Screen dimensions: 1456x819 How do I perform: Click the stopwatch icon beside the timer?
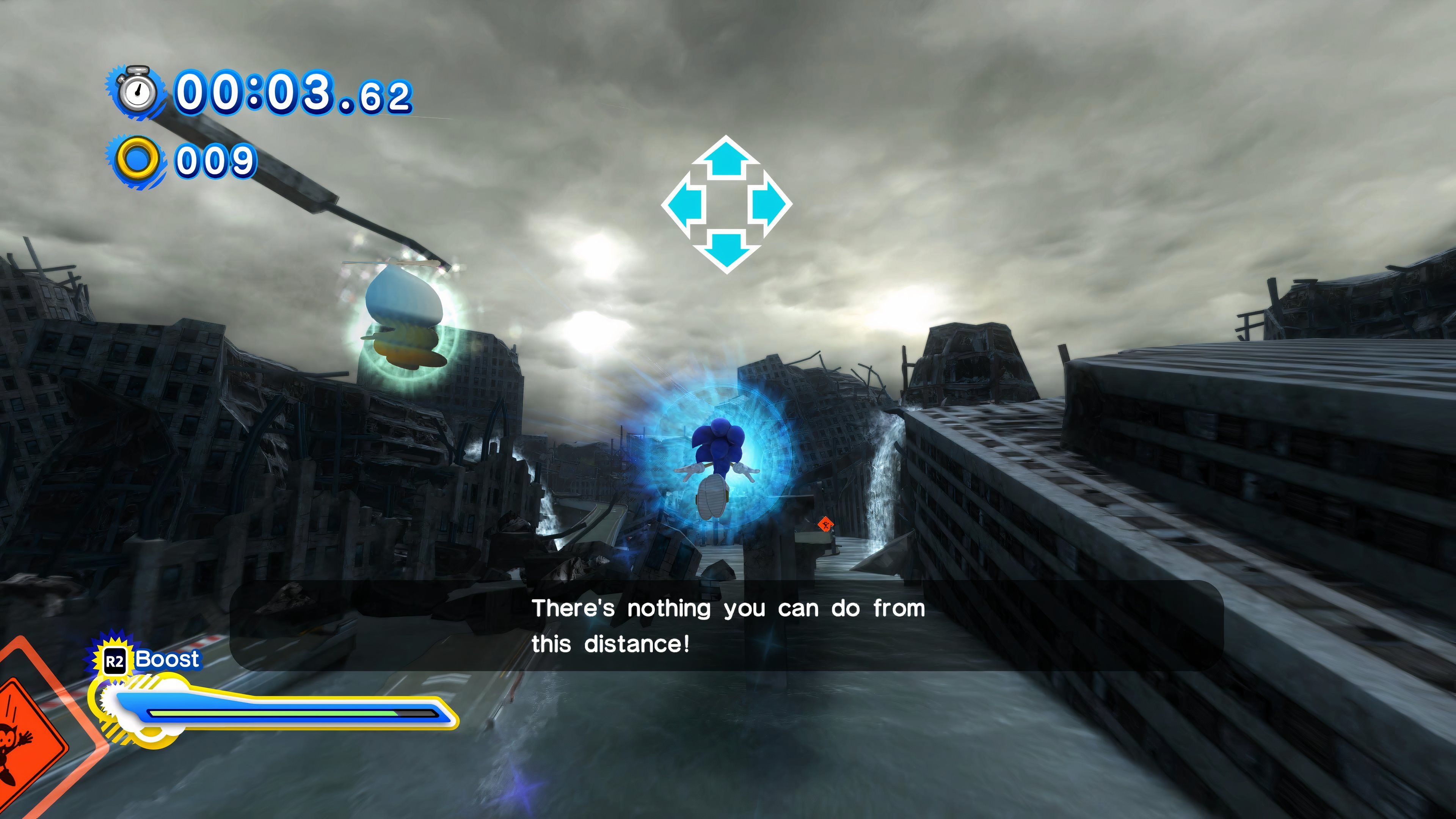137,91
